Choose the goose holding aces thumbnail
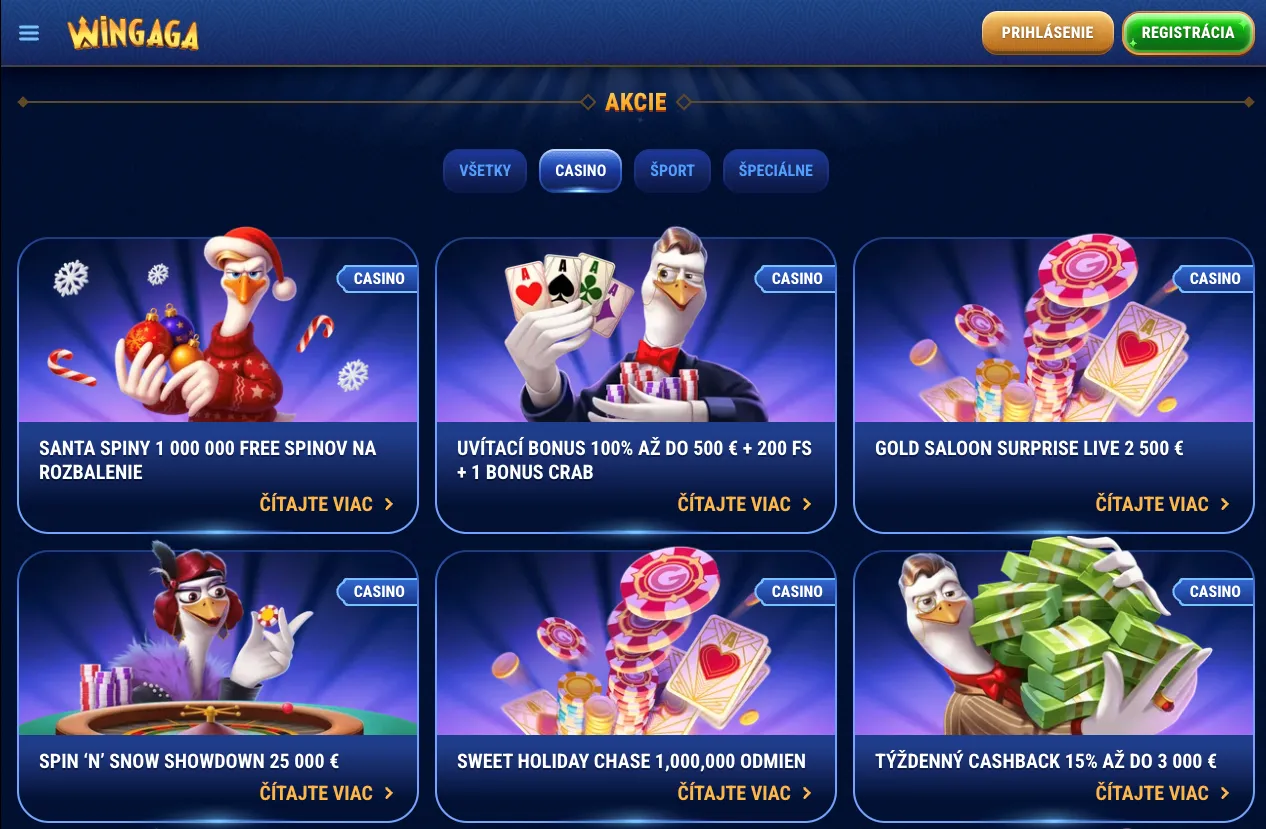 tap(635, 331)
